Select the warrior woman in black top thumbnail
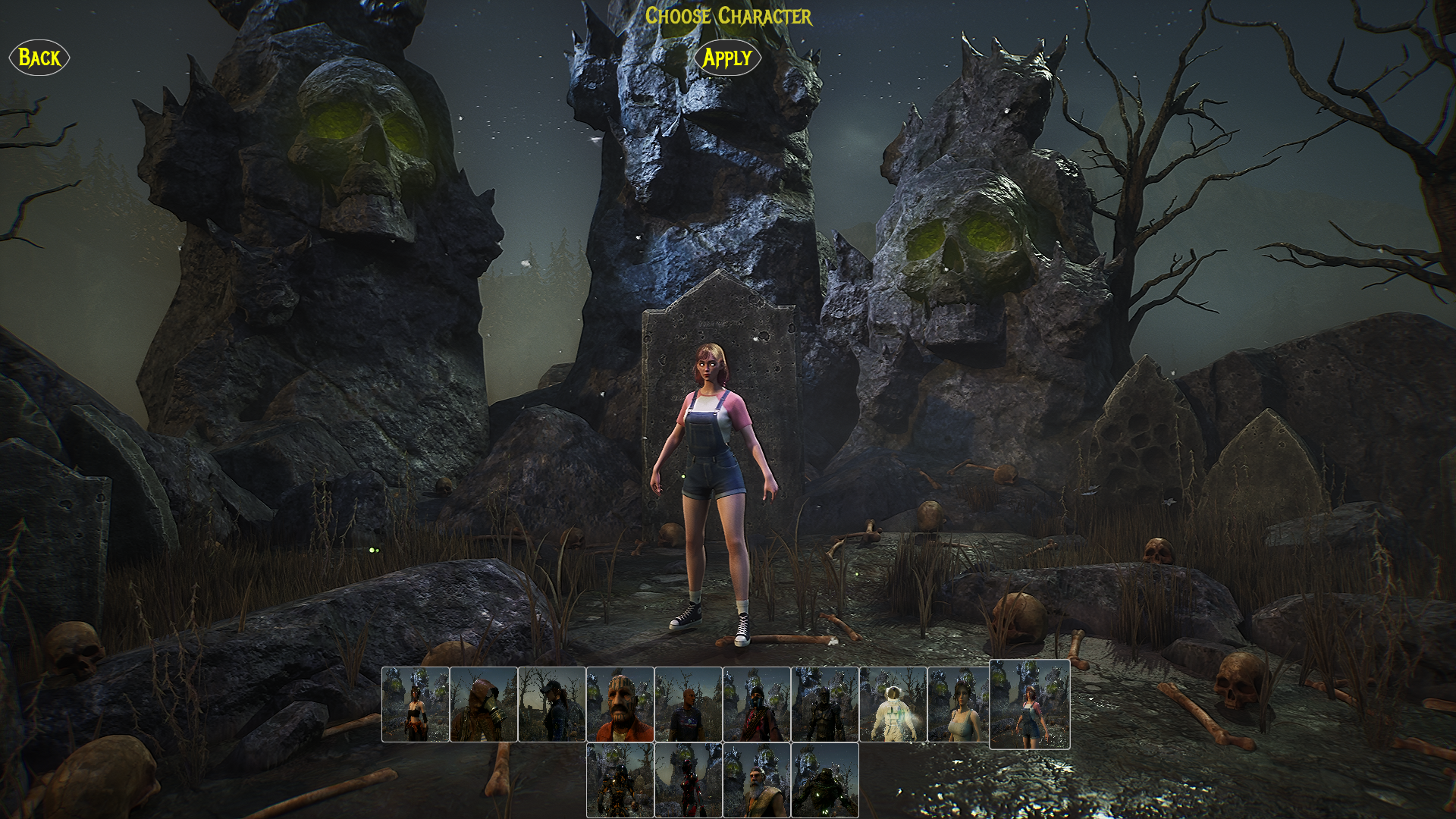 [415, 704]
